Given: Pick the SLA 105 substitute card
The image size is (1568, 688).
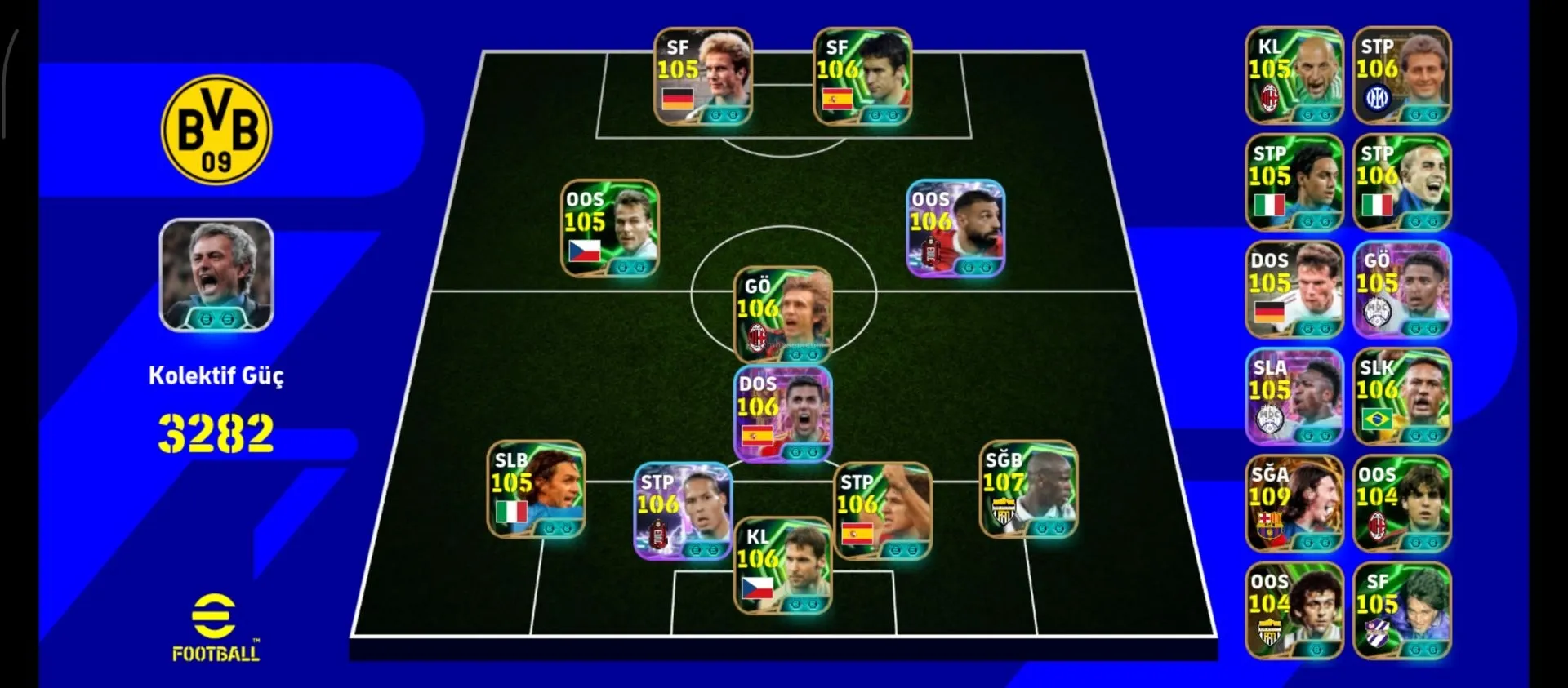Looking at the screenshot, I should pos(1294,397).
